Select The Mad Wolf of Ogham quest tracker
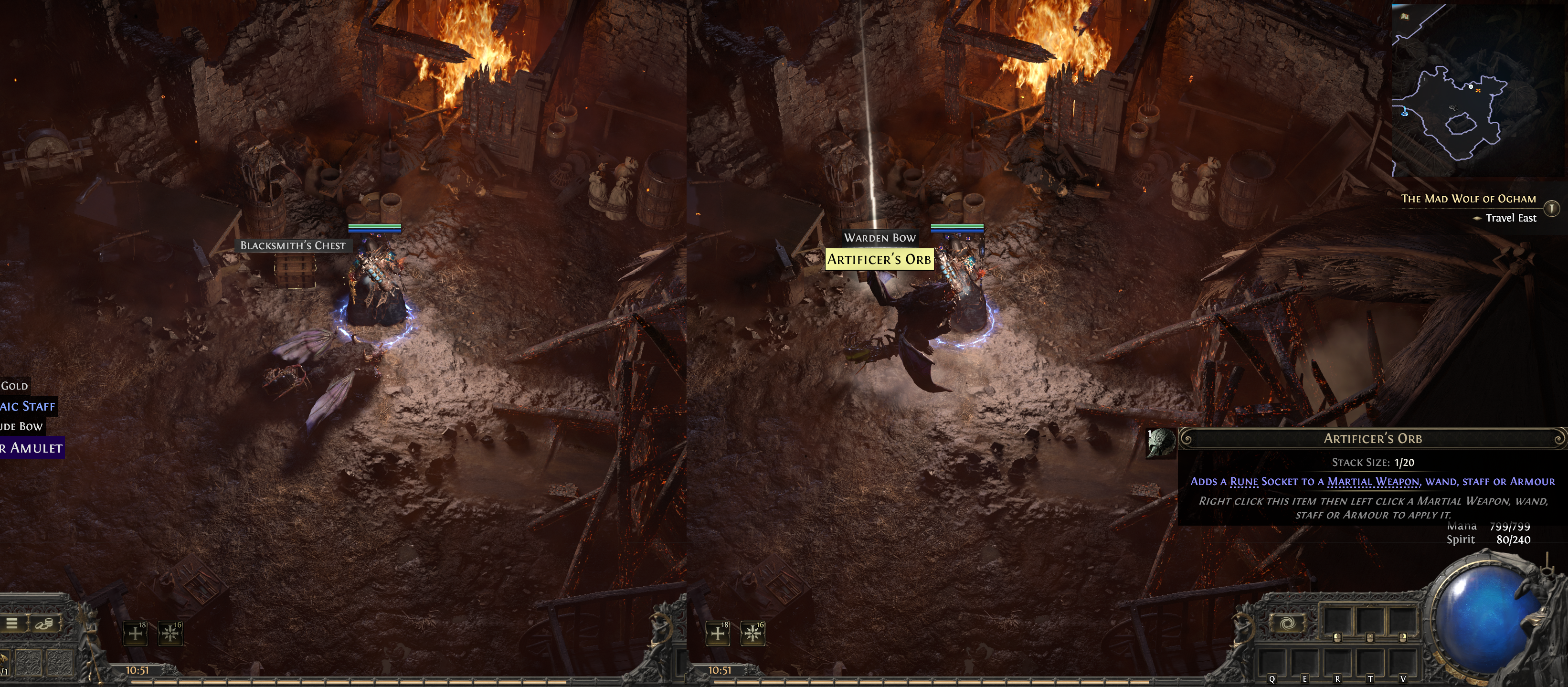Screen dimensions: 1568x687 [x=1468, y=199]
